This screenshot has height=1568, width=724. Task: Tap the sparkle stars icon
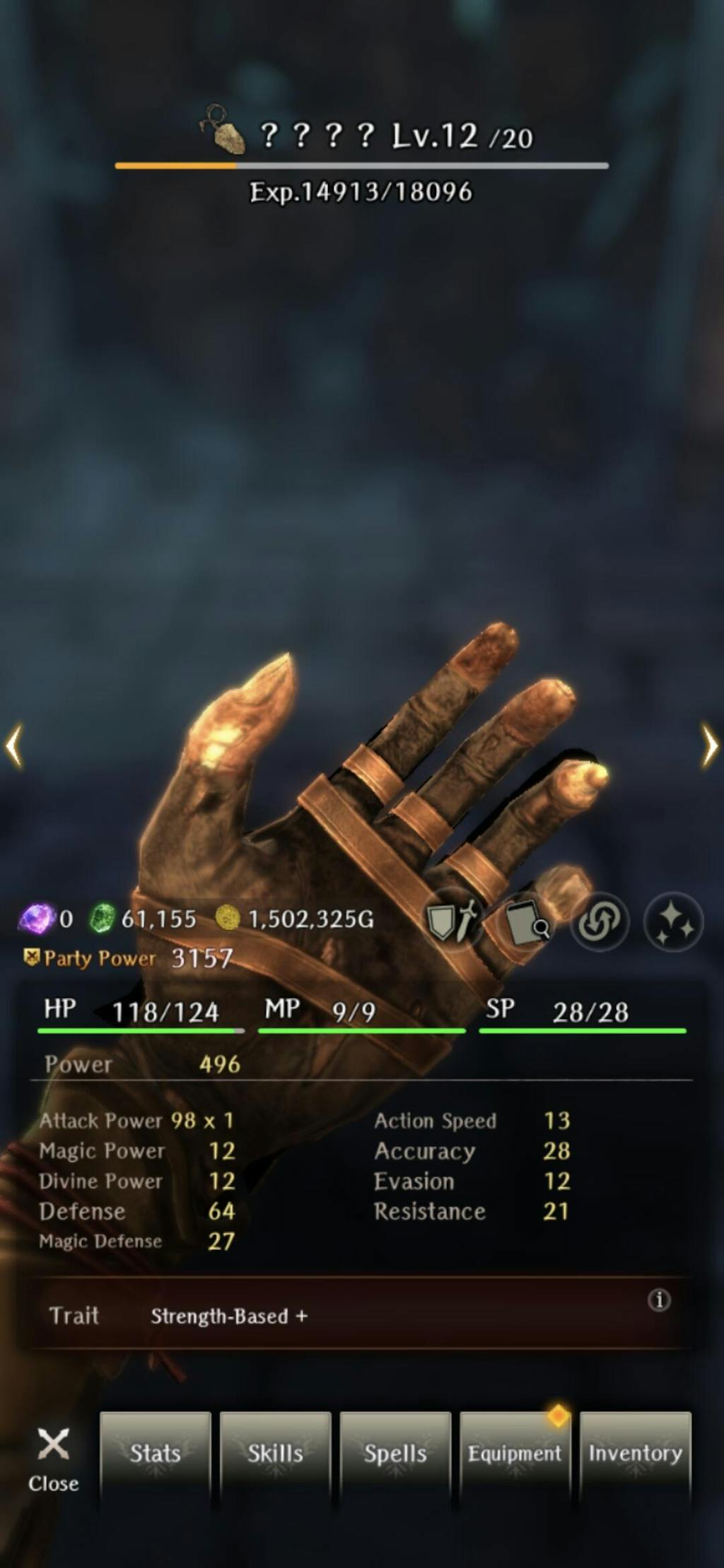pos(673,921)
